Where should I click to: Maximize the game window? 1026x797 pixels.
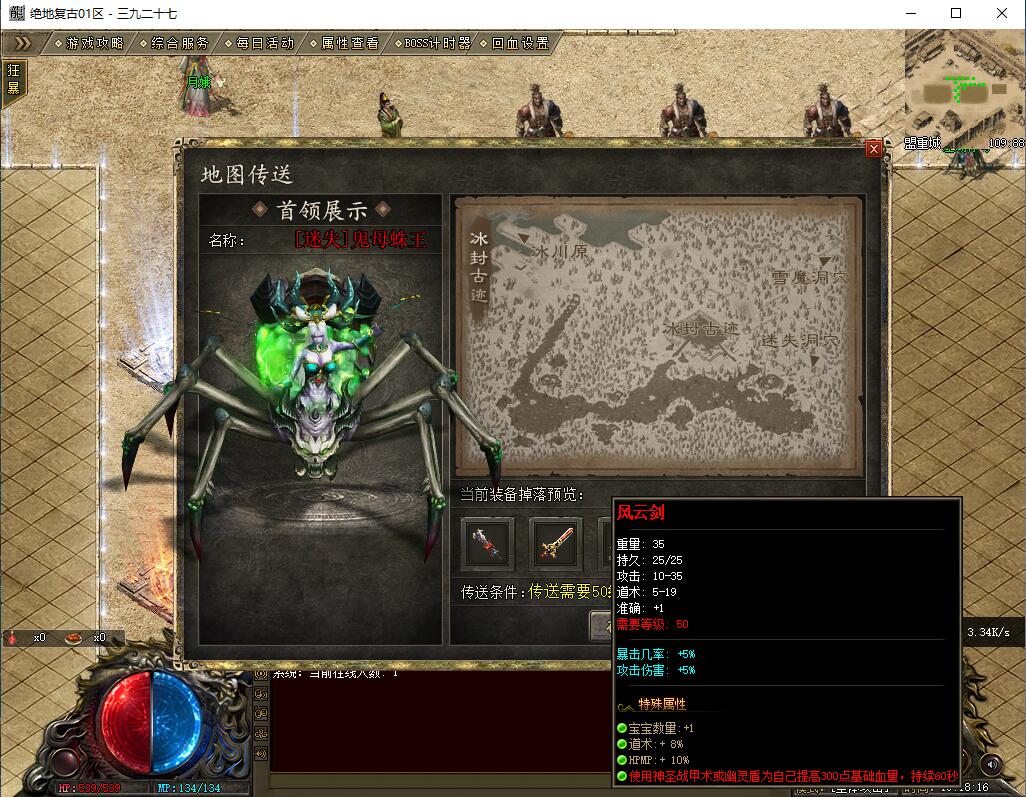[x=955, y=13]
